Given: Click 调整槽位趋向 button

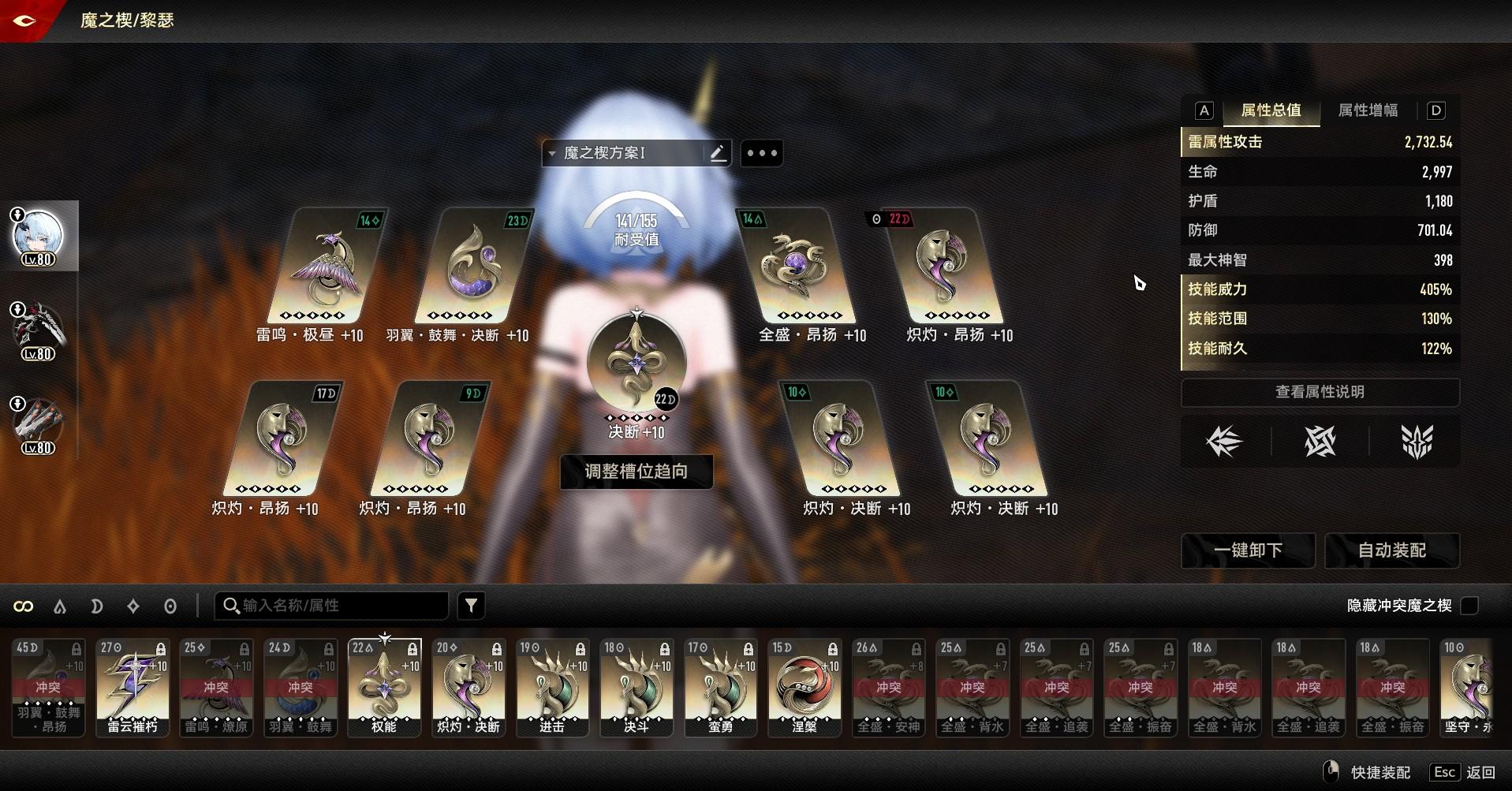Looking at the screenshot, I should click(x=636, y=472).
